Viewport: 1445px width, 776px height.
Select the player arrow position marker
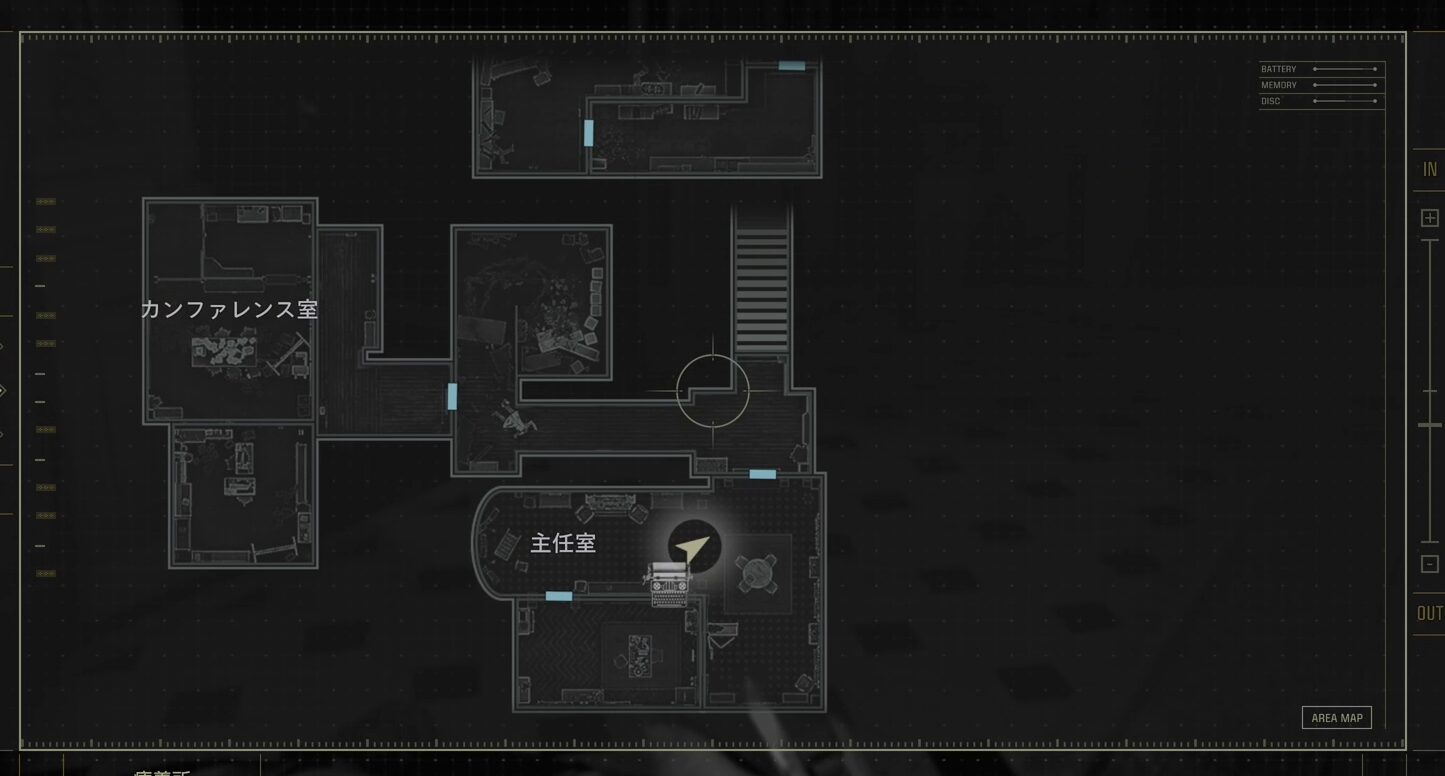694,547
